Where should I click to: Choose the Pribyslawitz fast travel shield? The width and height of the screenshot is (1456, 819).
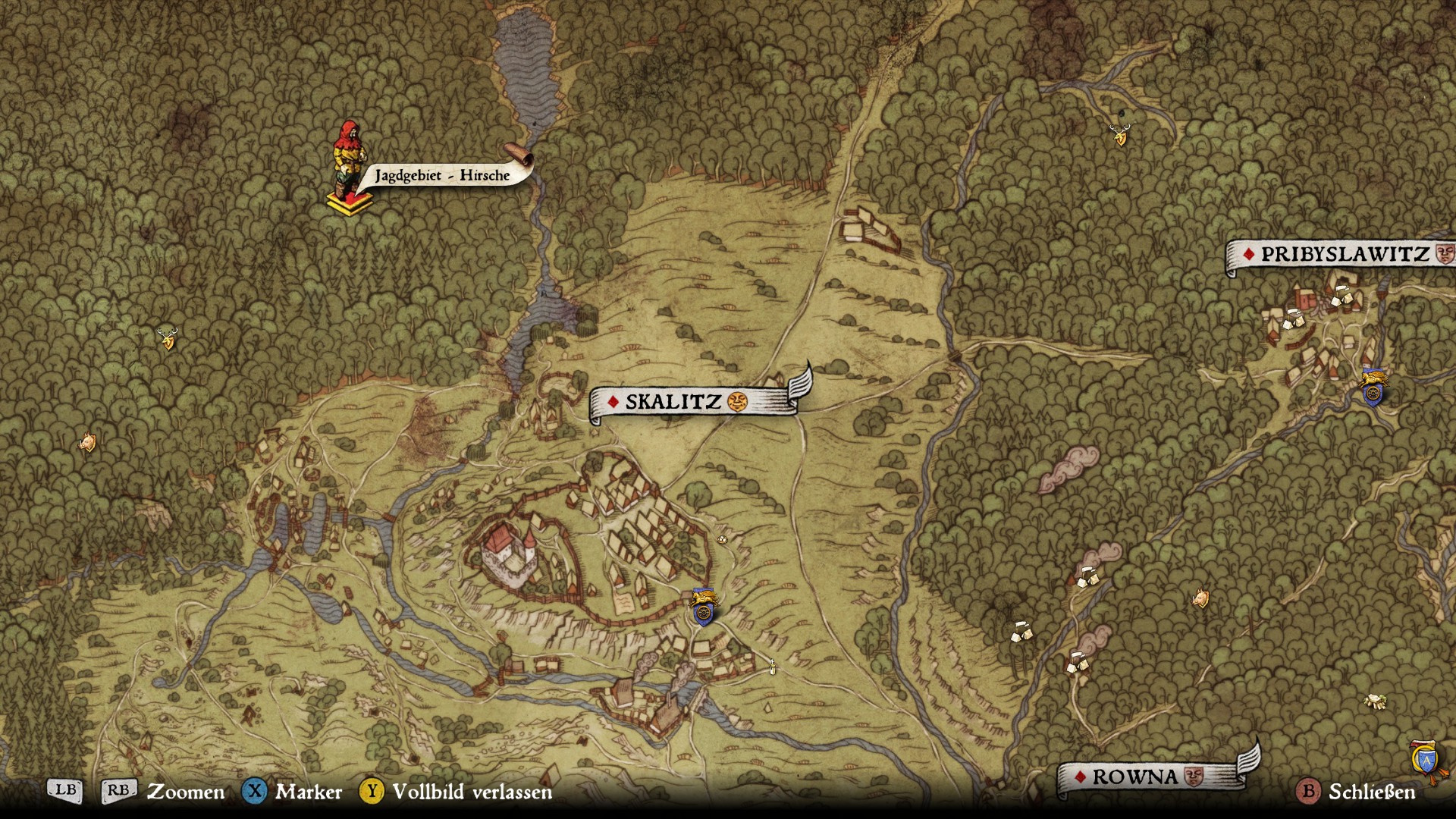pos(1373,388)
